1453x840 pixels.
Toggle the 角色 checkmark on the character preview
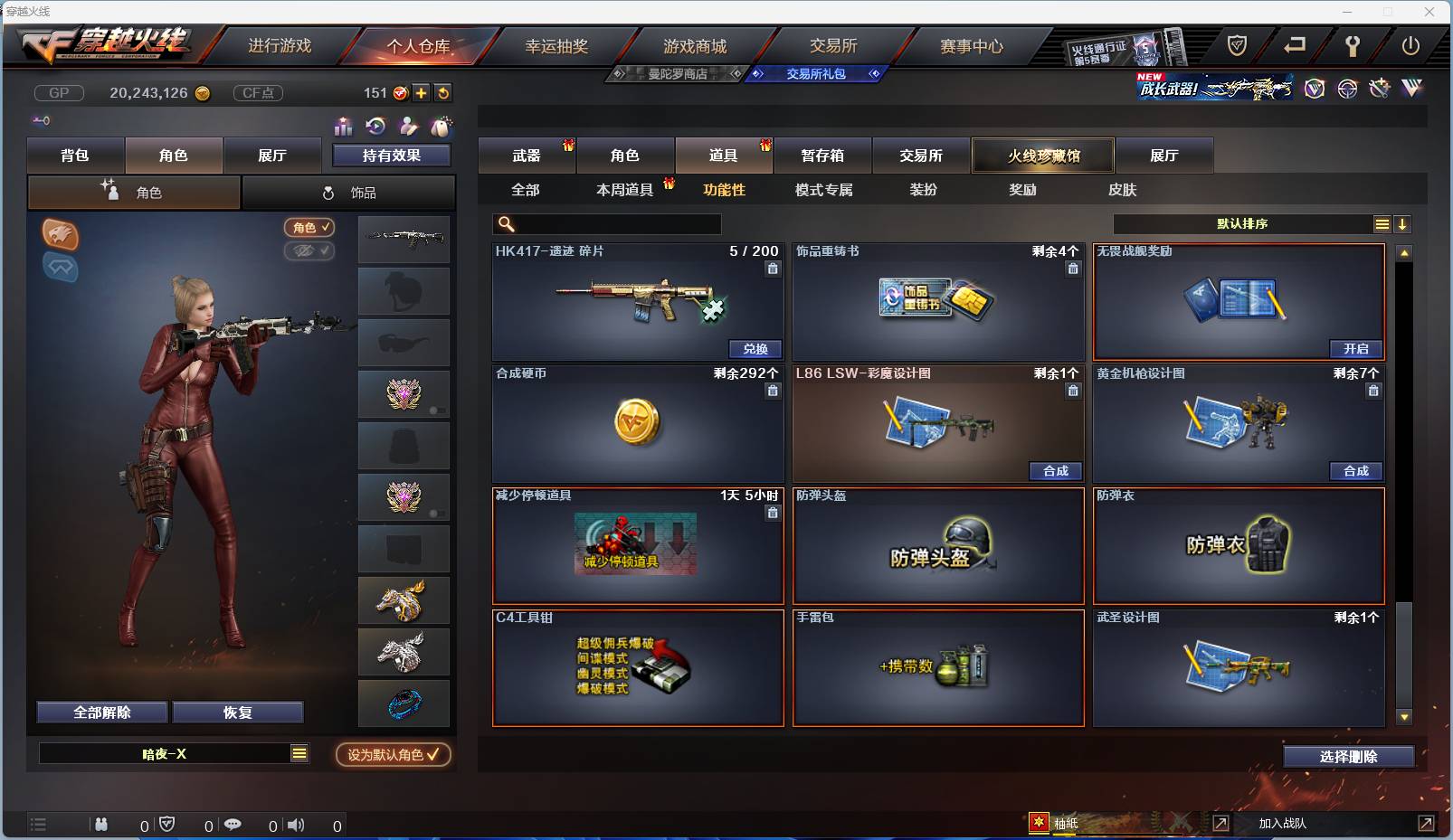pyautogui.click(x=309, y=228)
